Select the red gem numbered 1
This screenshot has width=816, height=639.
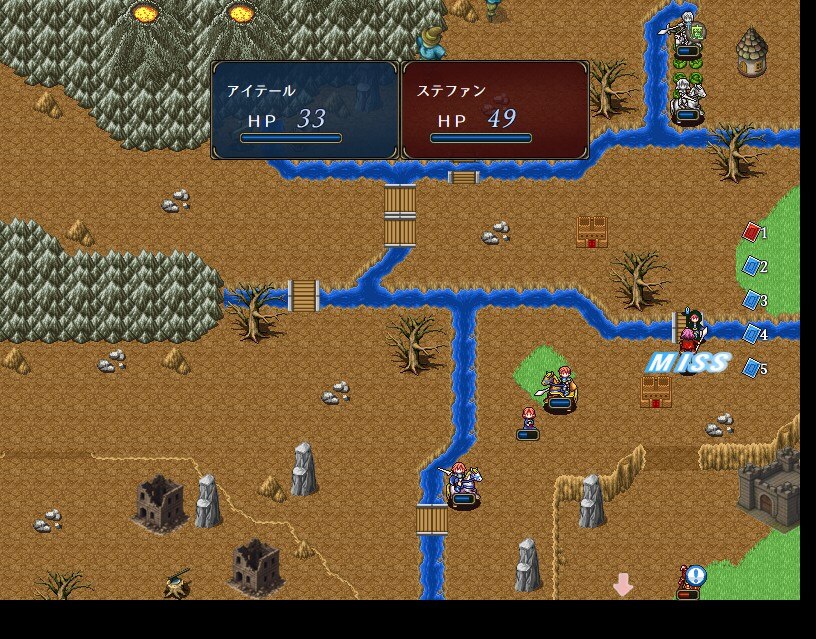(x=752, y=233)
